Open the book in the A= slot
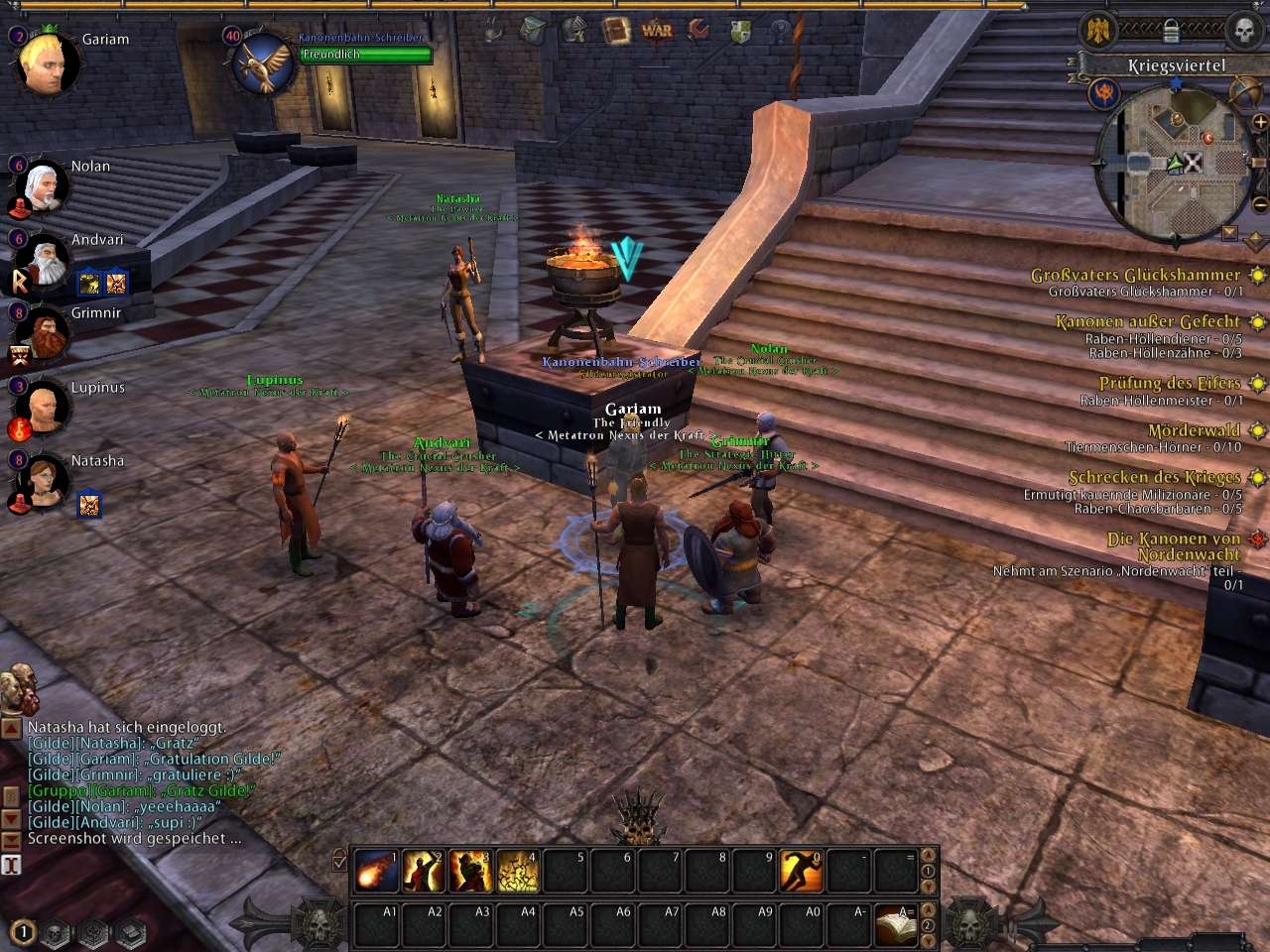 (x=896, y=926)
